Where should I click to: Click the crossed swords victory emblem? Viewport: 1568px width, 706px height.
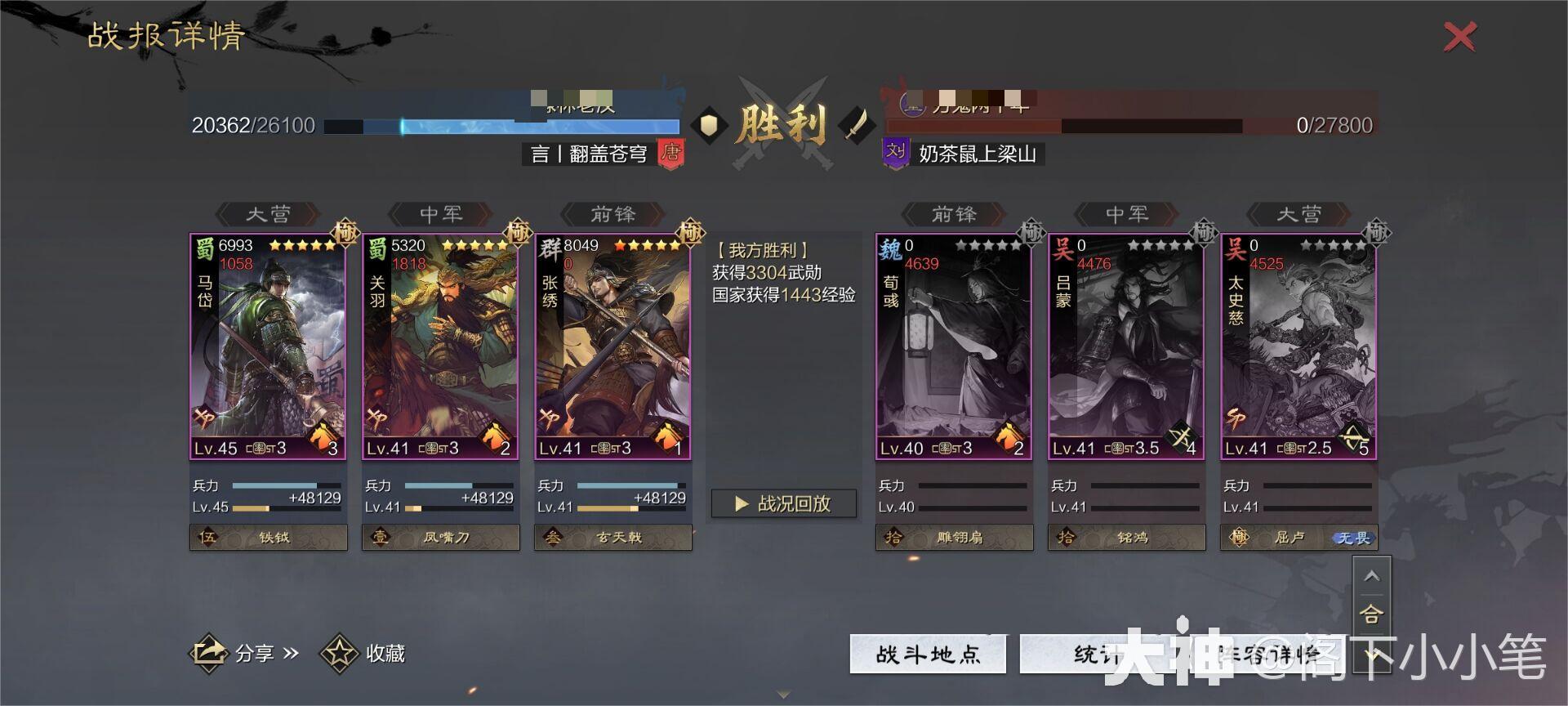[783, 124]
